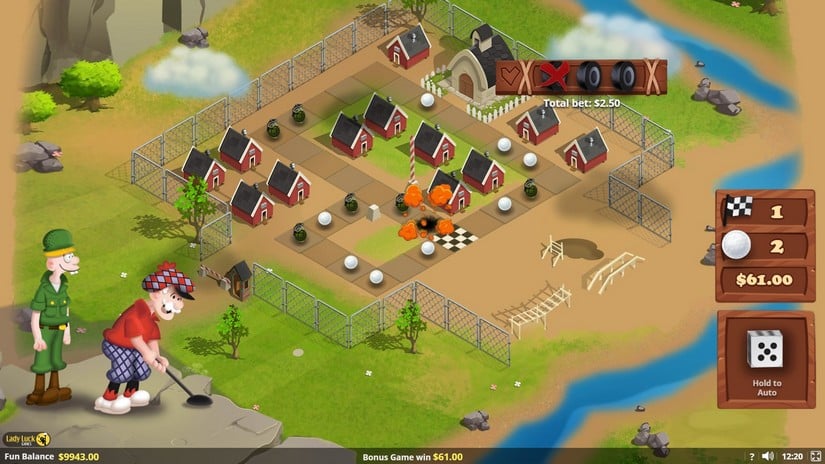This screenshot has height=464, width=825.
Task: Open the help question mark
Action: [751, 456]
